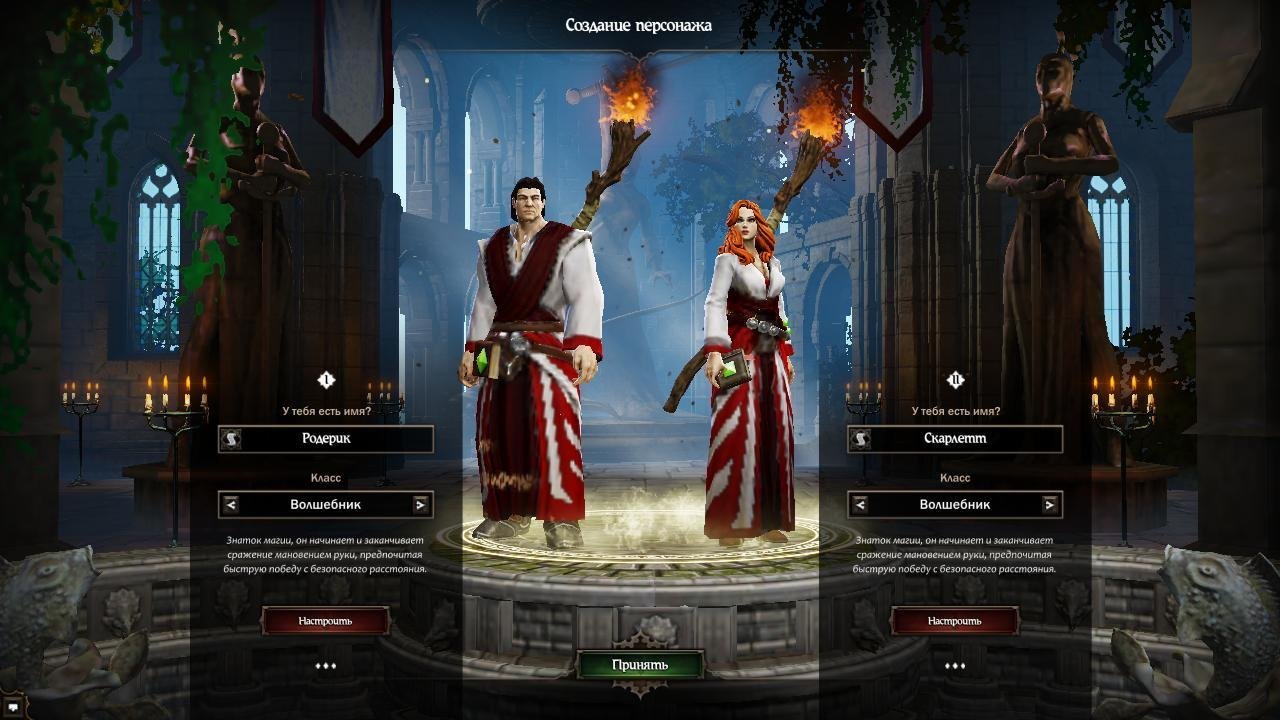1280x720 pixels.
Task: Confirm characters with the green Принять button
Action: [640, 665]
